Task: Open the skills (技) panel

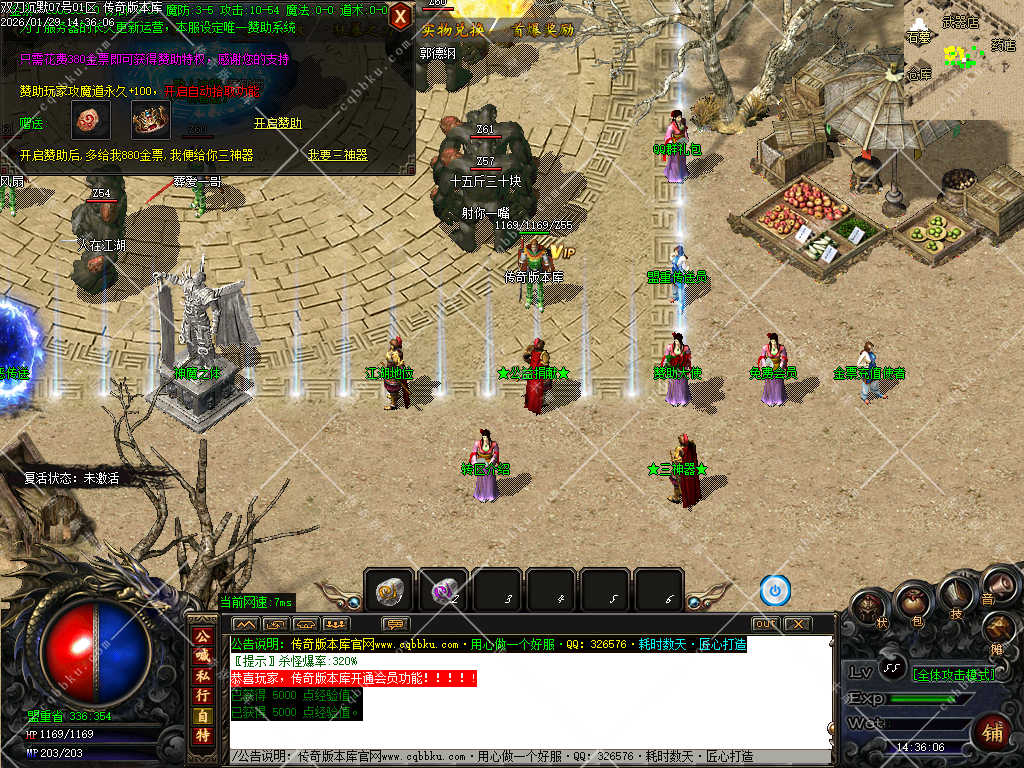Action: pos(957,597)
